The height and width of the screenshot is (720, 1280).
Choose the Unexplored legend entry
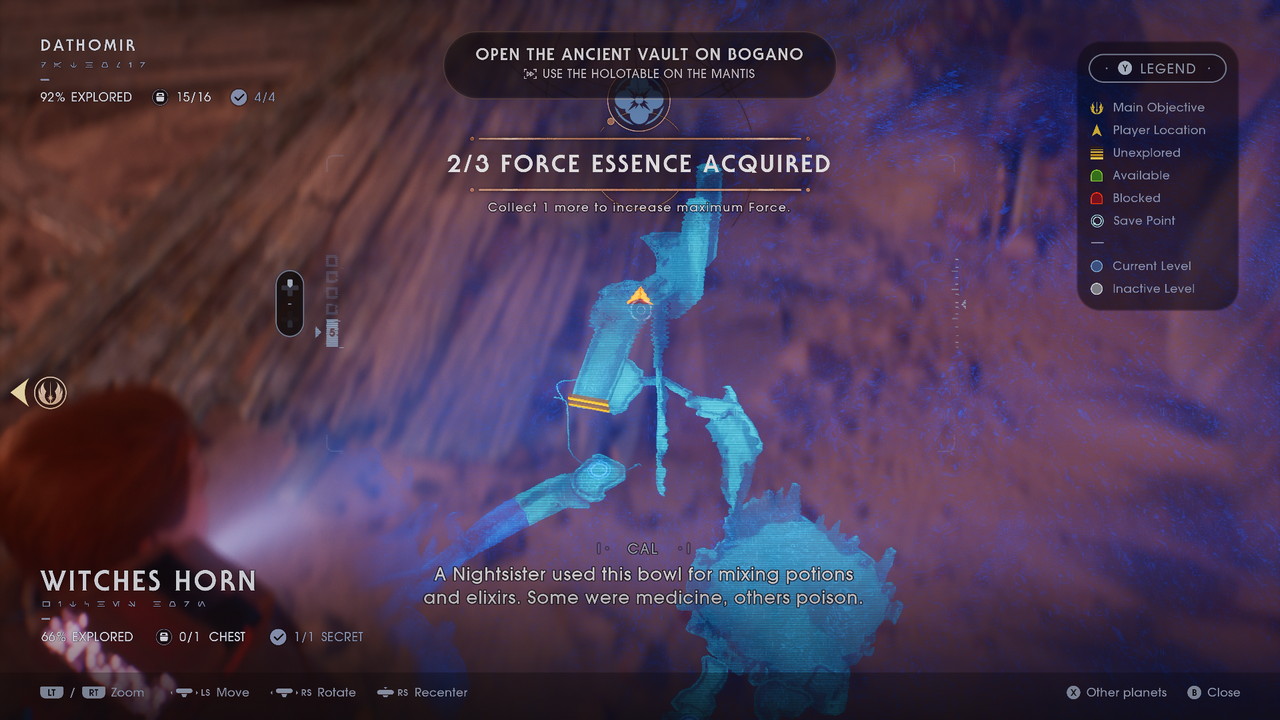click(x=1146, y=153)
